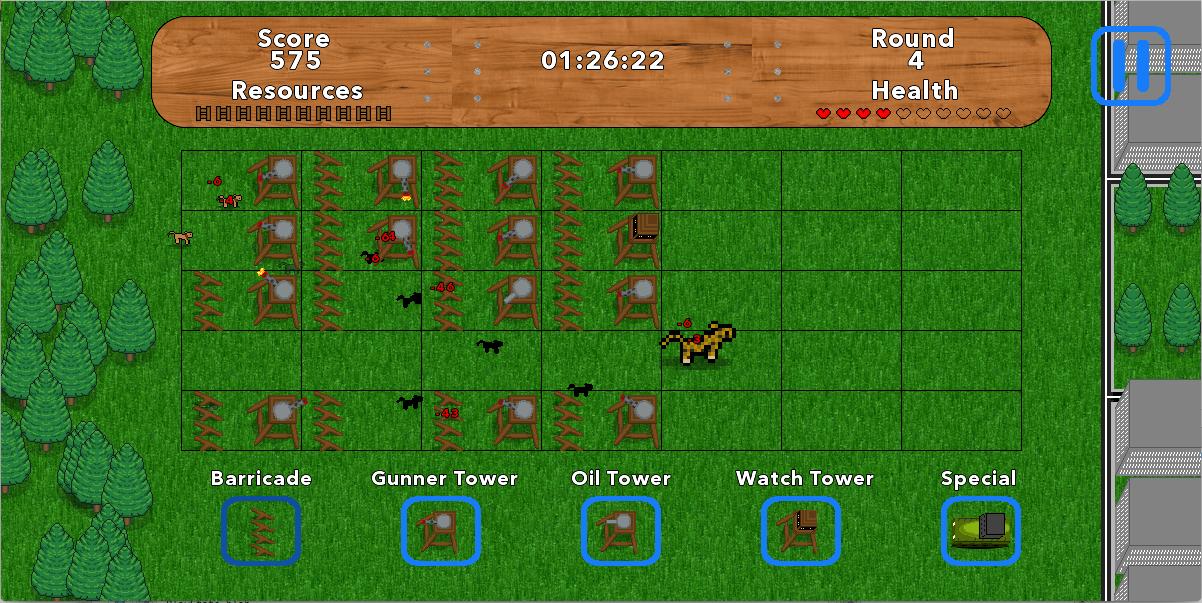Activate the Special ability button
The width and height of the screenshot is (1202, 603).
coord(981,531)
